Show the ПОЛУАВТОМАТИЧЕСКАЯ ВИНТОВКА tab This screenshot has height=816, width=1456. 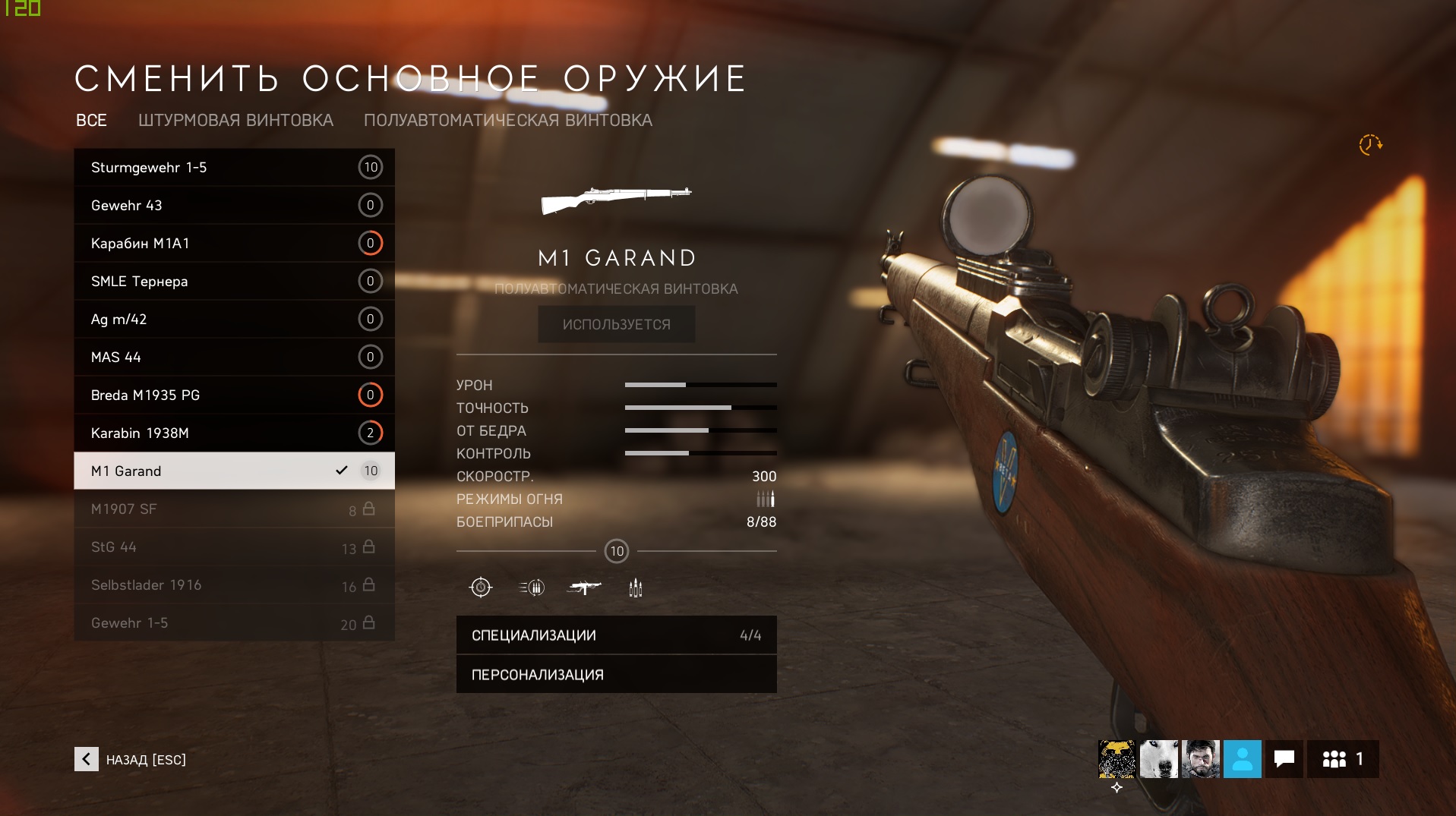tap(507, 120)
